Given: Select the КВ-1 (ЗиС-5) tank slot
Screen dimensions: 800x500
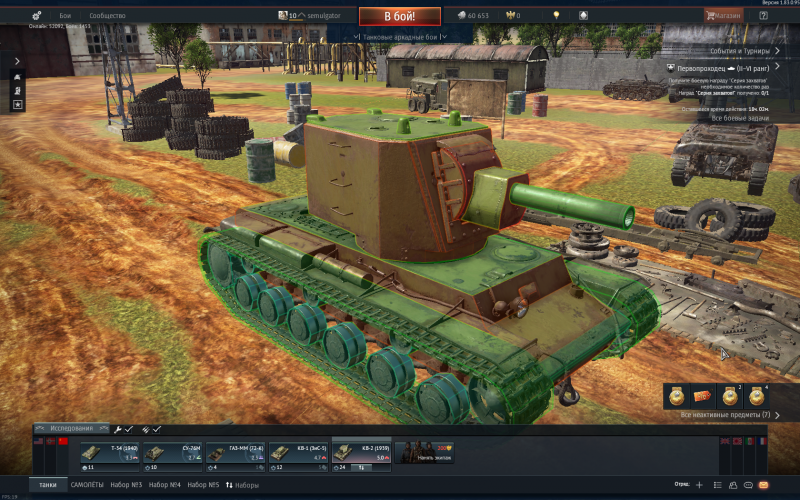Looking at the screenshot, I should click(298, 453).
